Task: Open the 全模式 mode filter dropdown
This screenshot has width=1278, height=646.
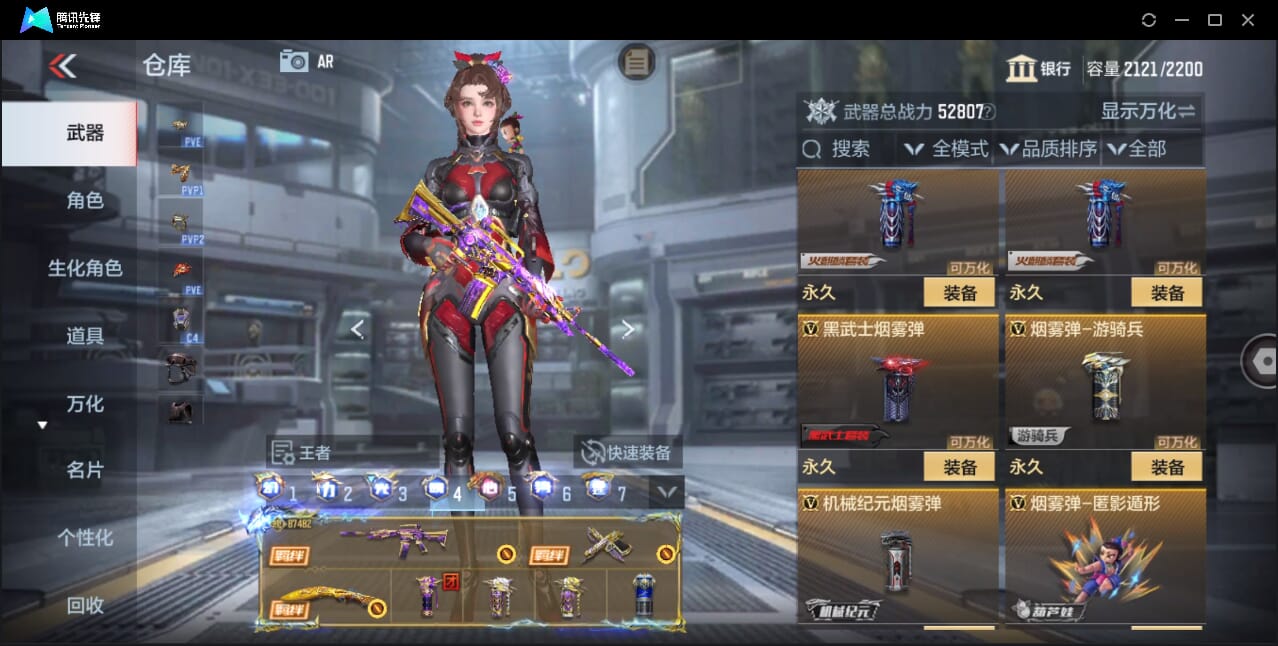Action: (x=948, y=149)
